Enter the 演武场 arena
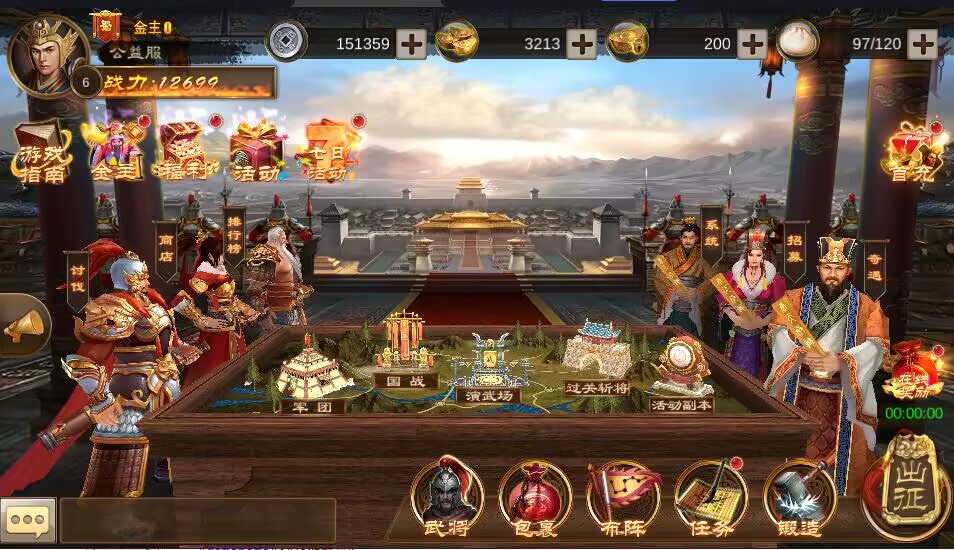 (x=488, y=370)
